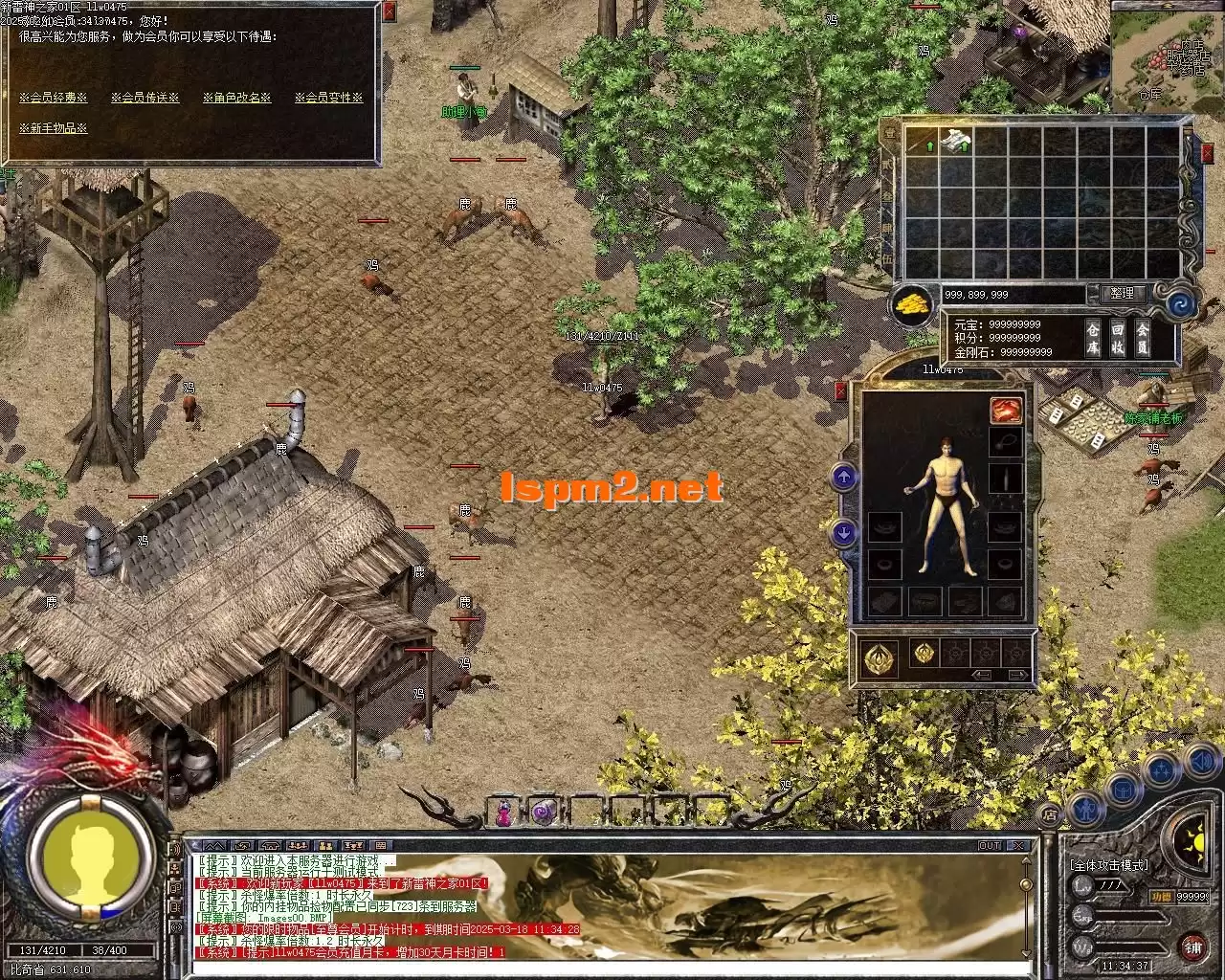Close the character equipment panel
The width and height of the screenshot is (1225, 980).
[841, 390]
